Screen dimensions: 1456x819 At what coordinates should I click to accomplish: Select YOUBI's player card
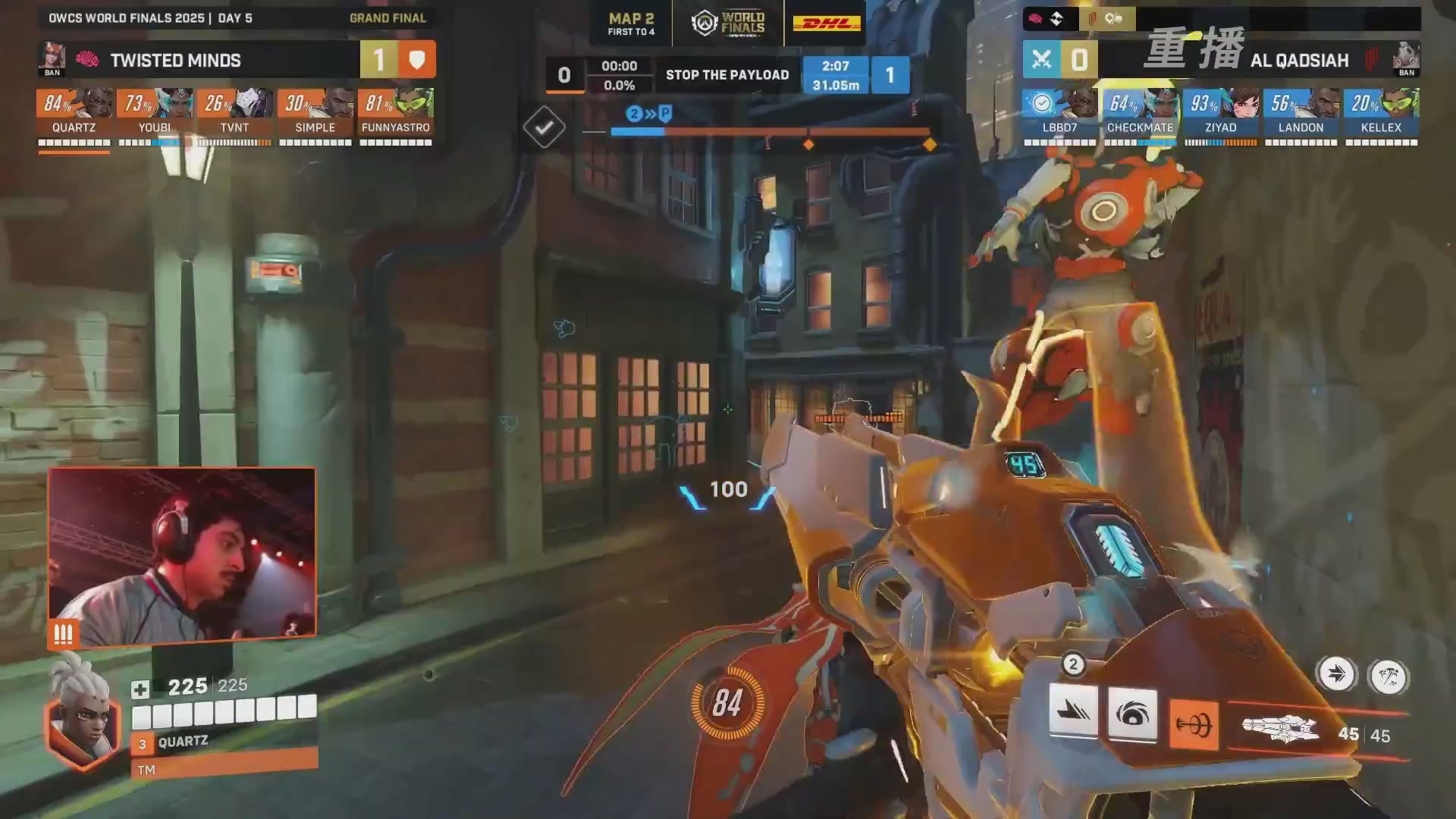[155, 112]
